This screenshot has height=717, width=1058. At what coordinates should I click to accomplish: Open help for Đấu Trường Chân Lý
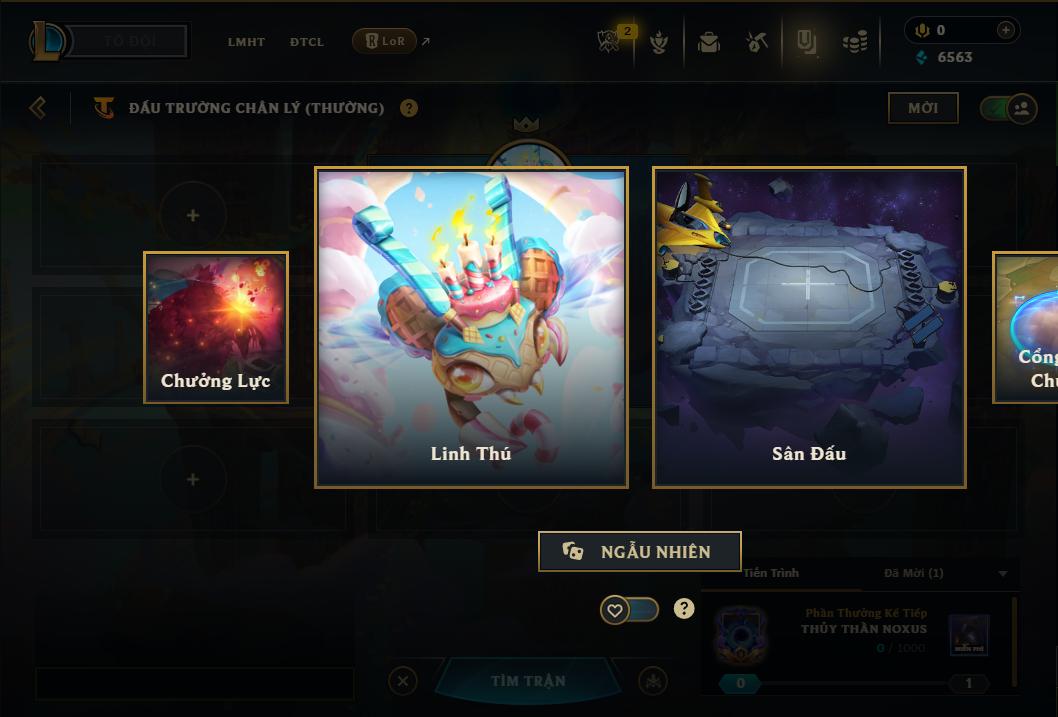[x=409, y=108]
